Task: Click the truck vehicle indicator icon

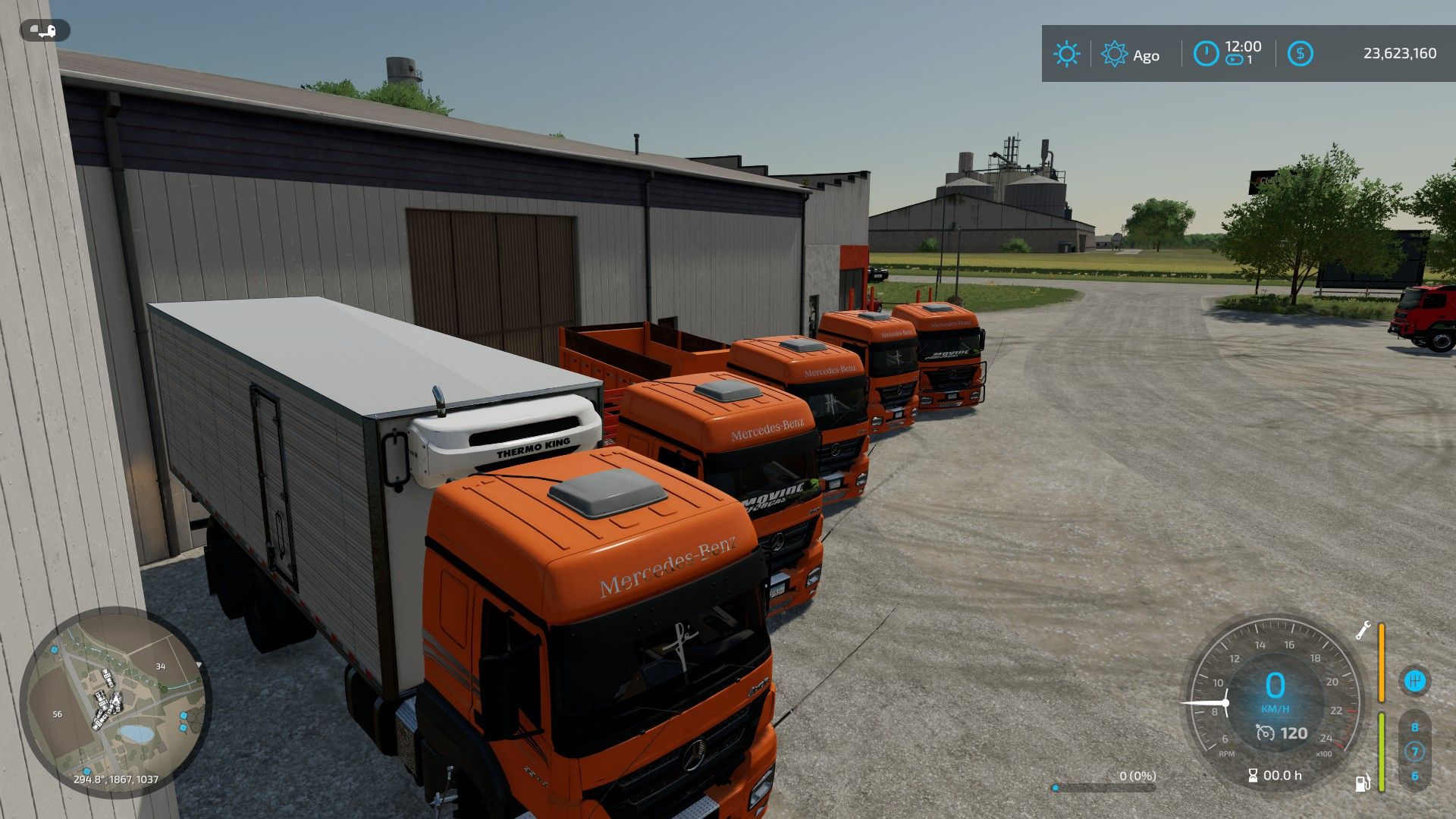Action: point(45,31)
